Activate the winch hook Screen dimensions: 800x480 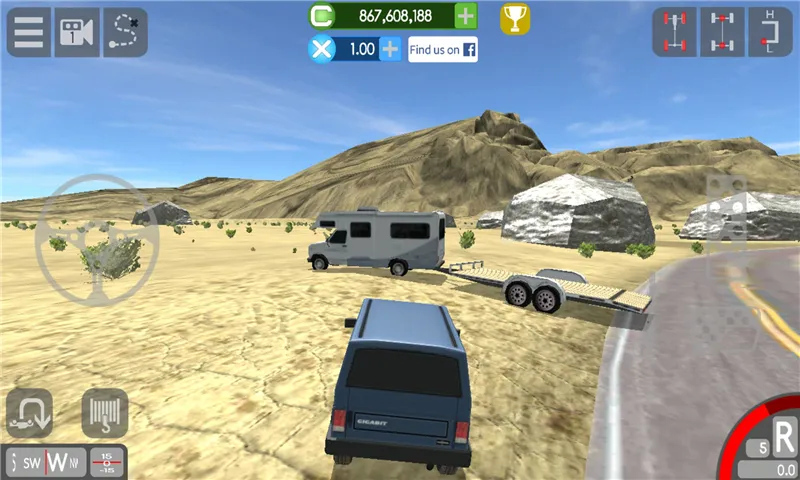(x=104, y=413)
